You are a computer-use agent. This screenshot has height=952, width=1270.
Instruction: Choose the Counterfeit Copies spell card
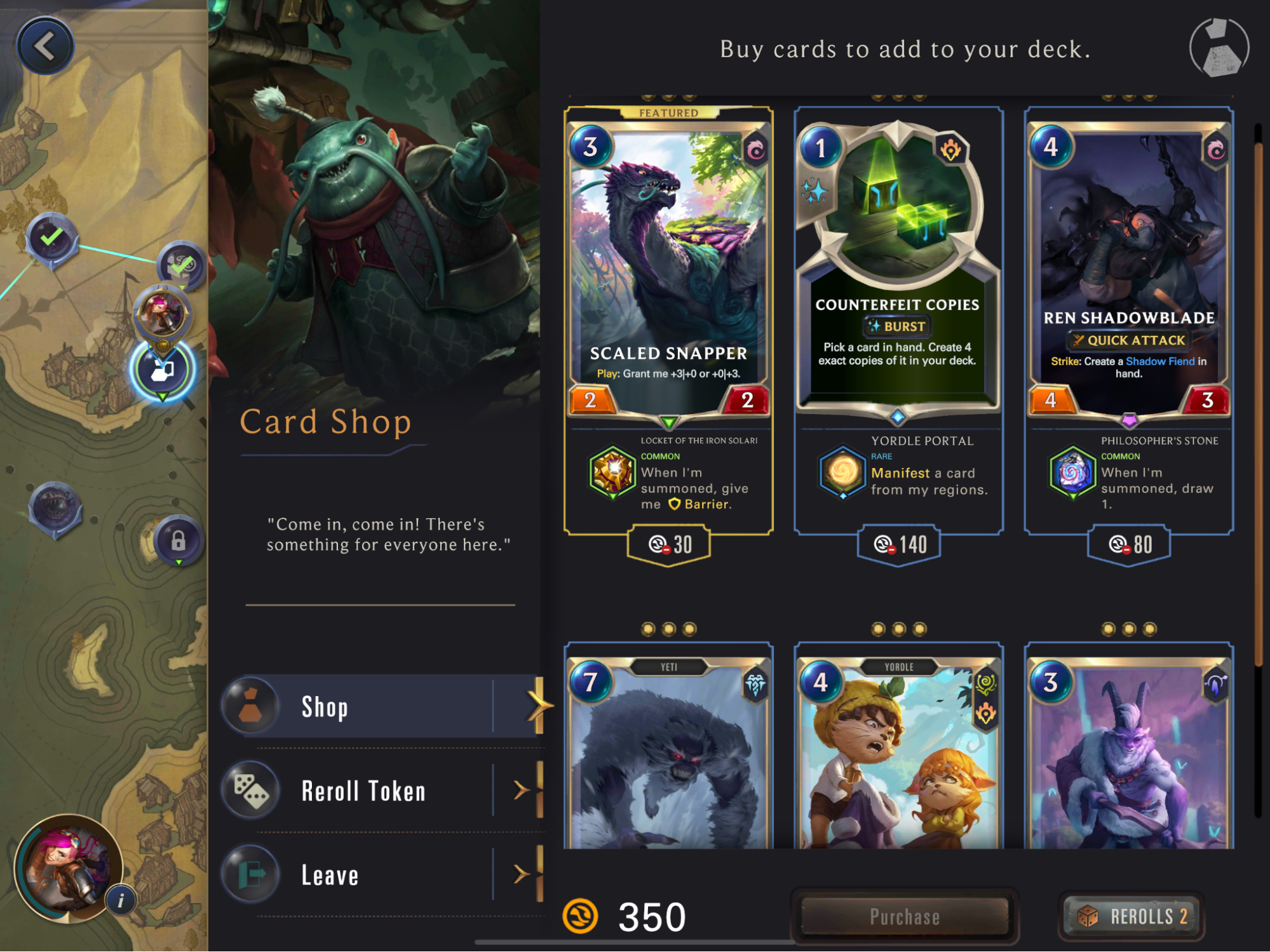(898, 267)
